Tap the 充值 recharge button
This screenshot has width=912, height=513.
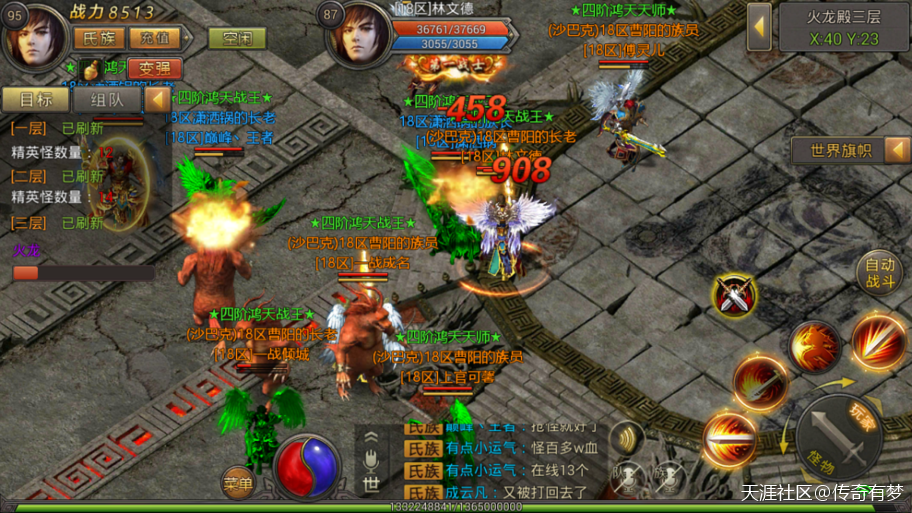tap(155, 38)
